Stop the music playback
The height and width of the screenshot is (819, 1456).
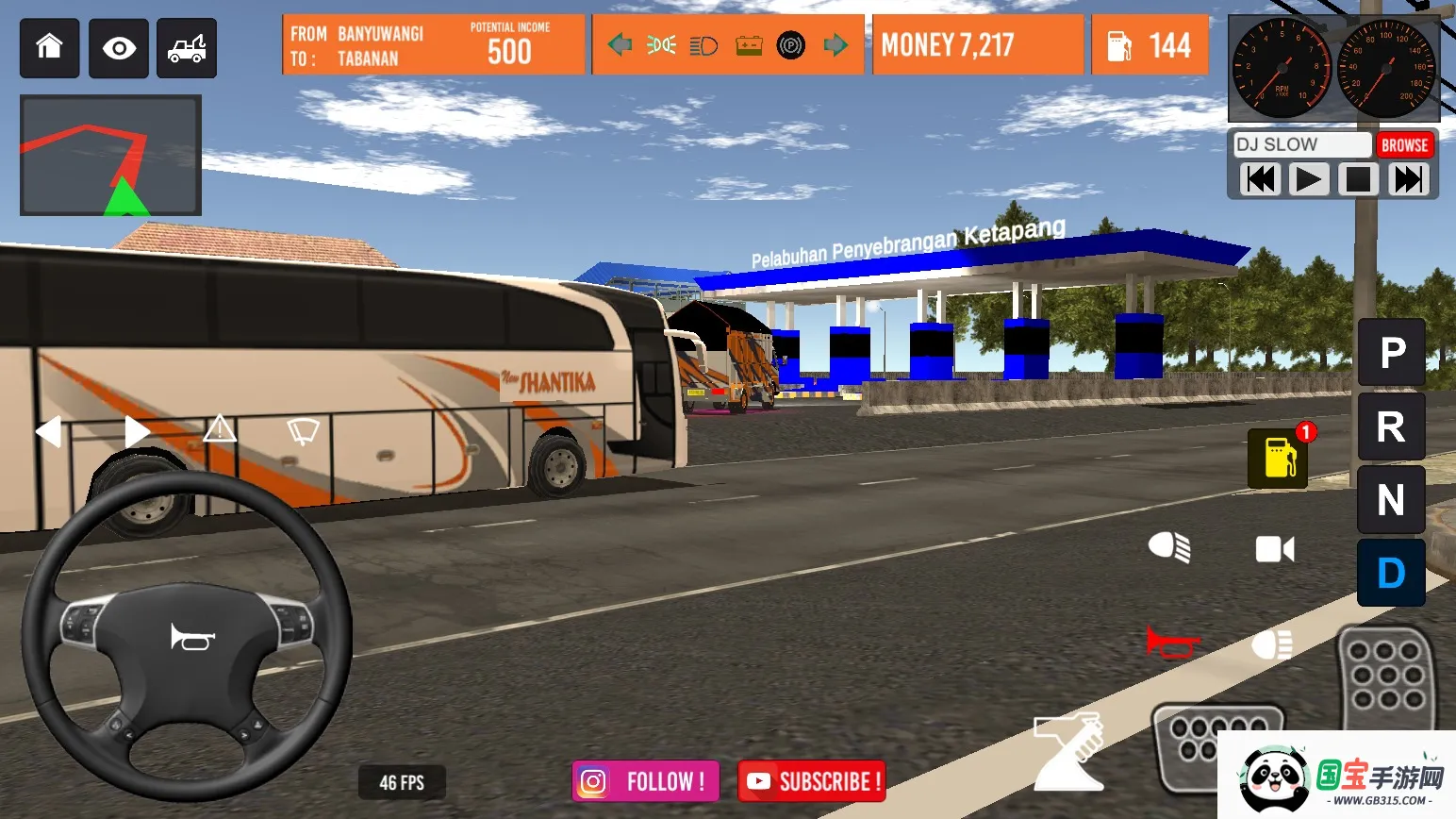[1358, 179]
